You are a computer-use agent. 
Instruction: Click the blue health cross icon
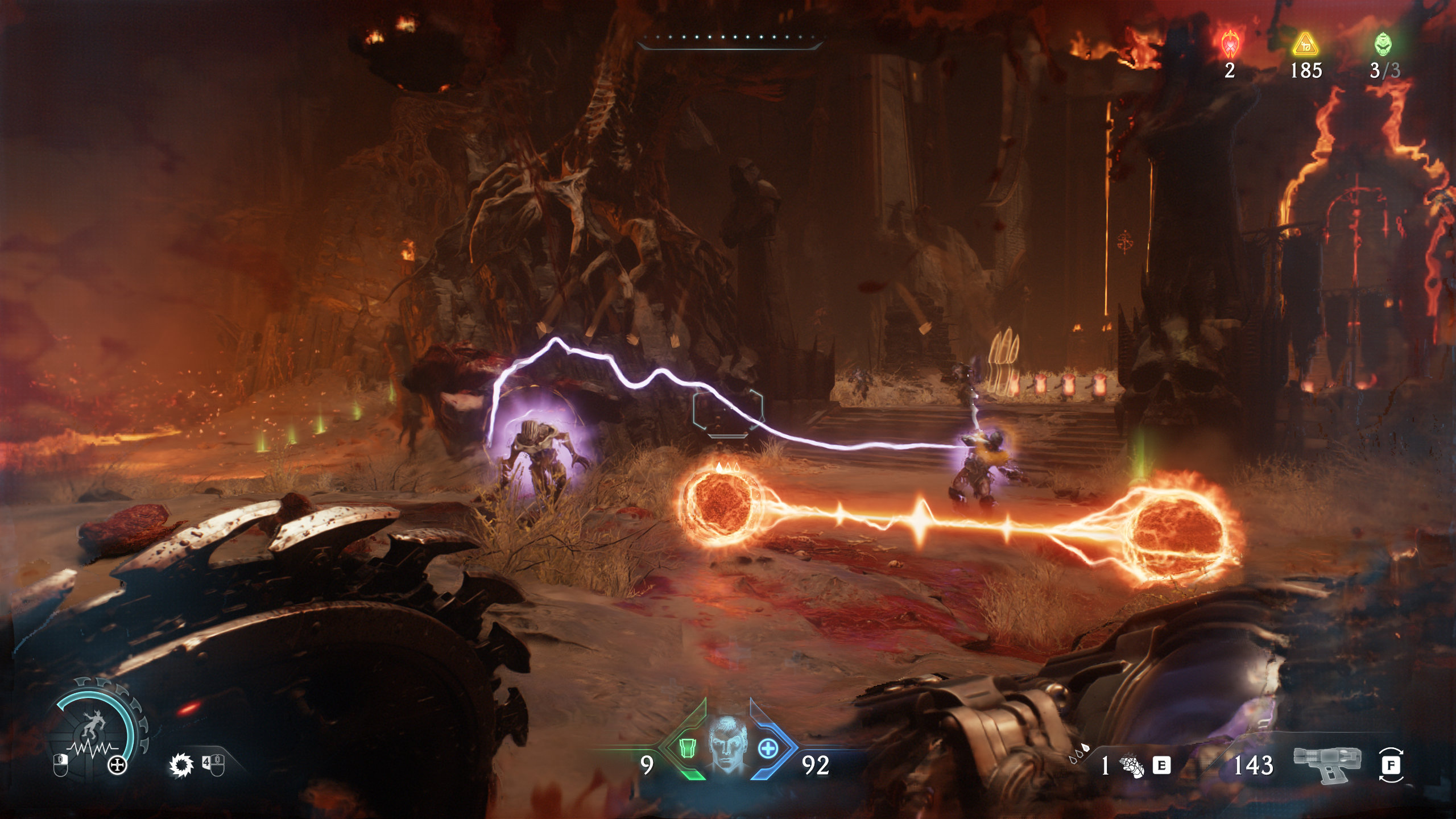768,748
